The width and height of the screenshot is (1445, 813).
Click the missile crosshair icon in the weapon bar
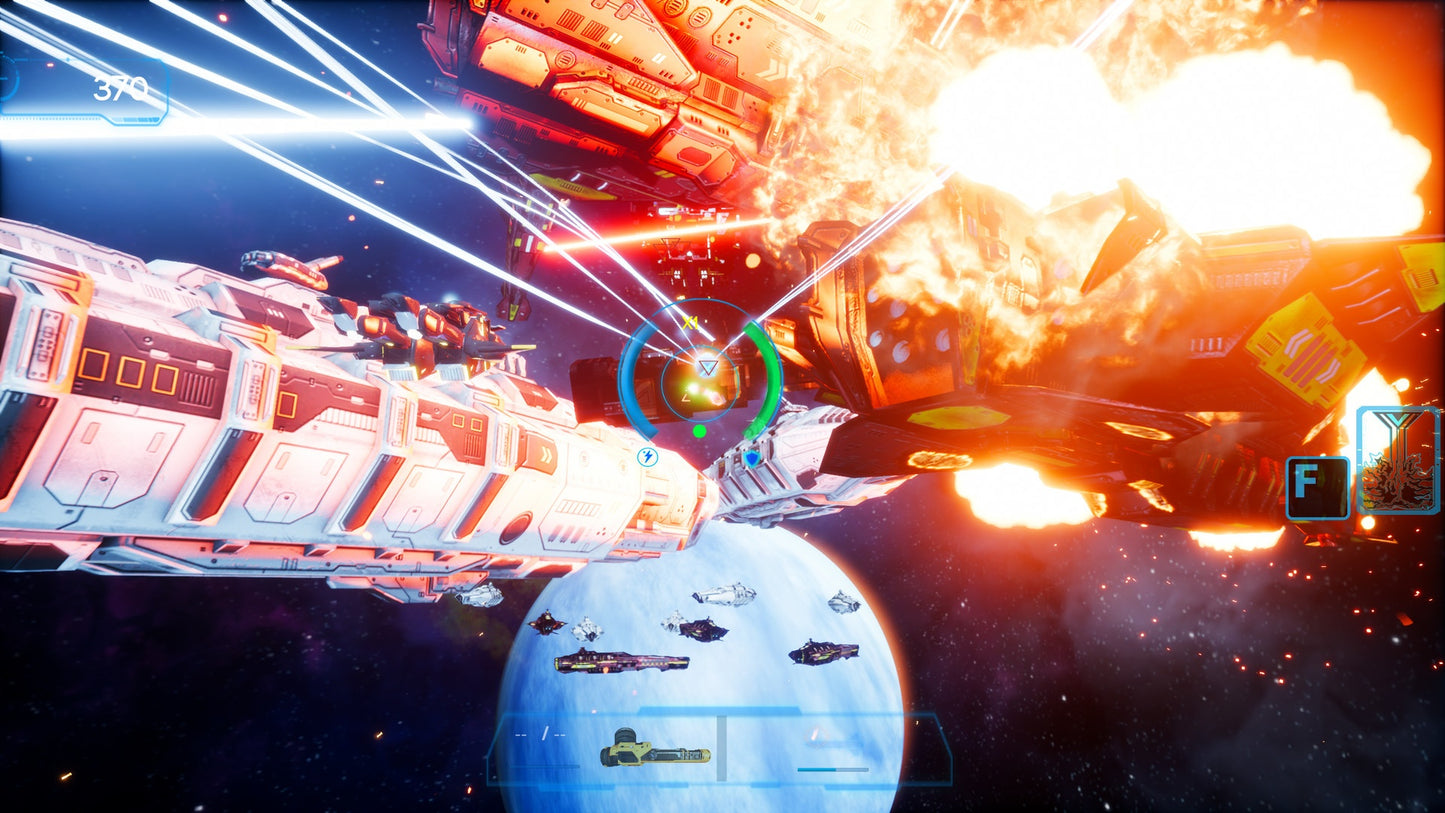click(x=816, y=736)
